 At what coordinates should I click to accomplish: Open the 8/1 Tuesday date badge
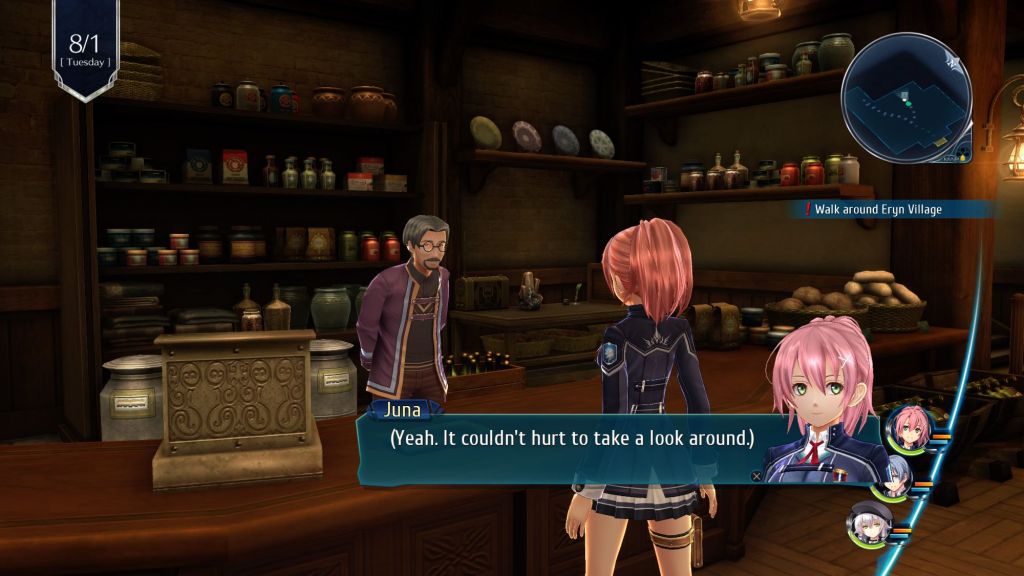click(x=85, y=48)
